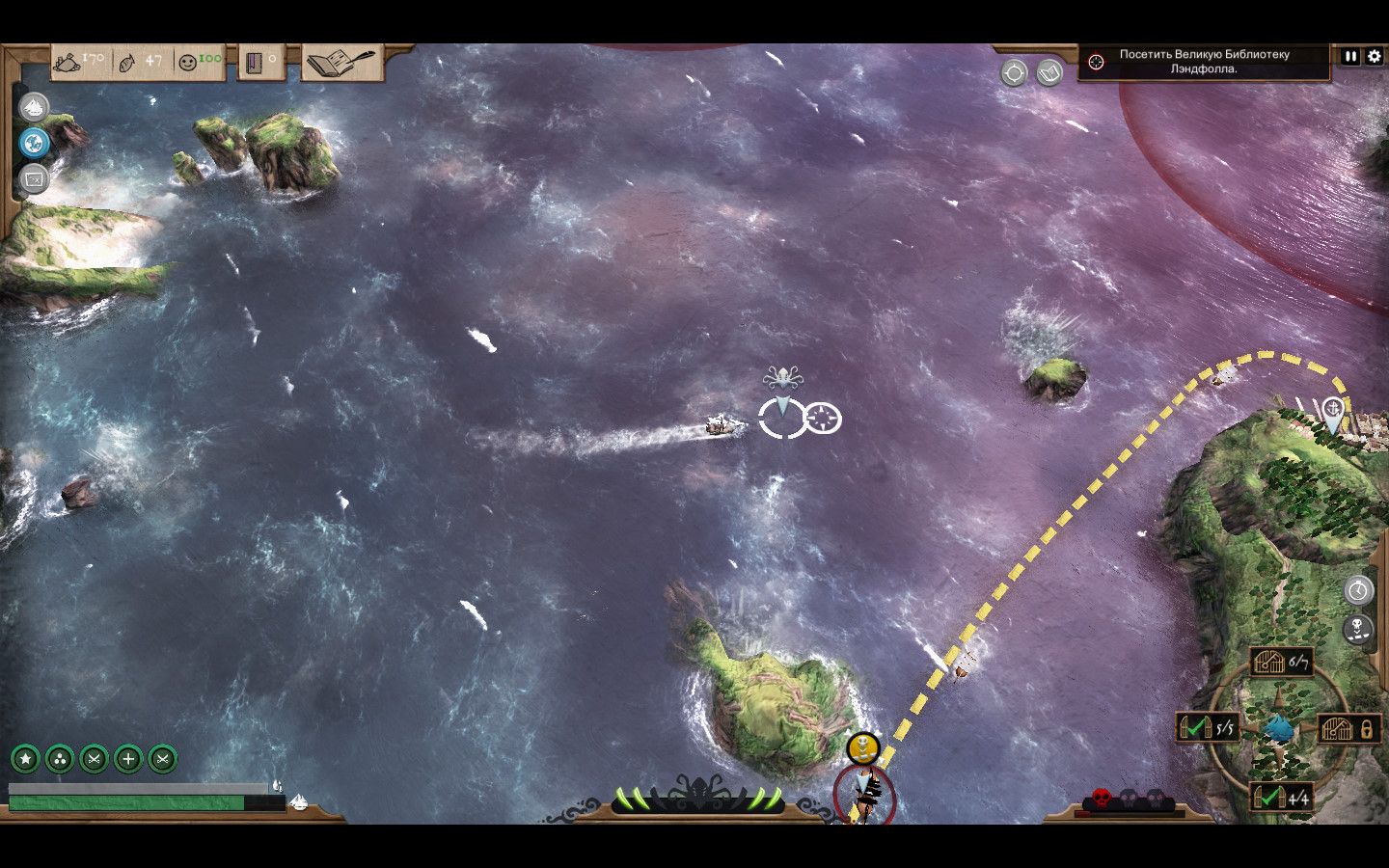Select the 5/5 sail slot
This screenshot has width=1389, height=868.
[x=1207, y=727]
